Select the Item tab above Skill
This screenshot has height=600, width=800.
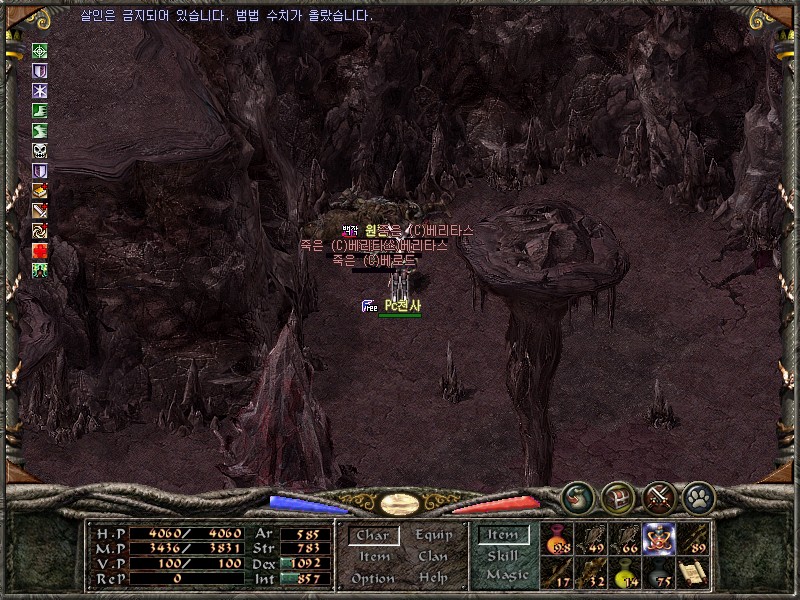coord(502,536)
